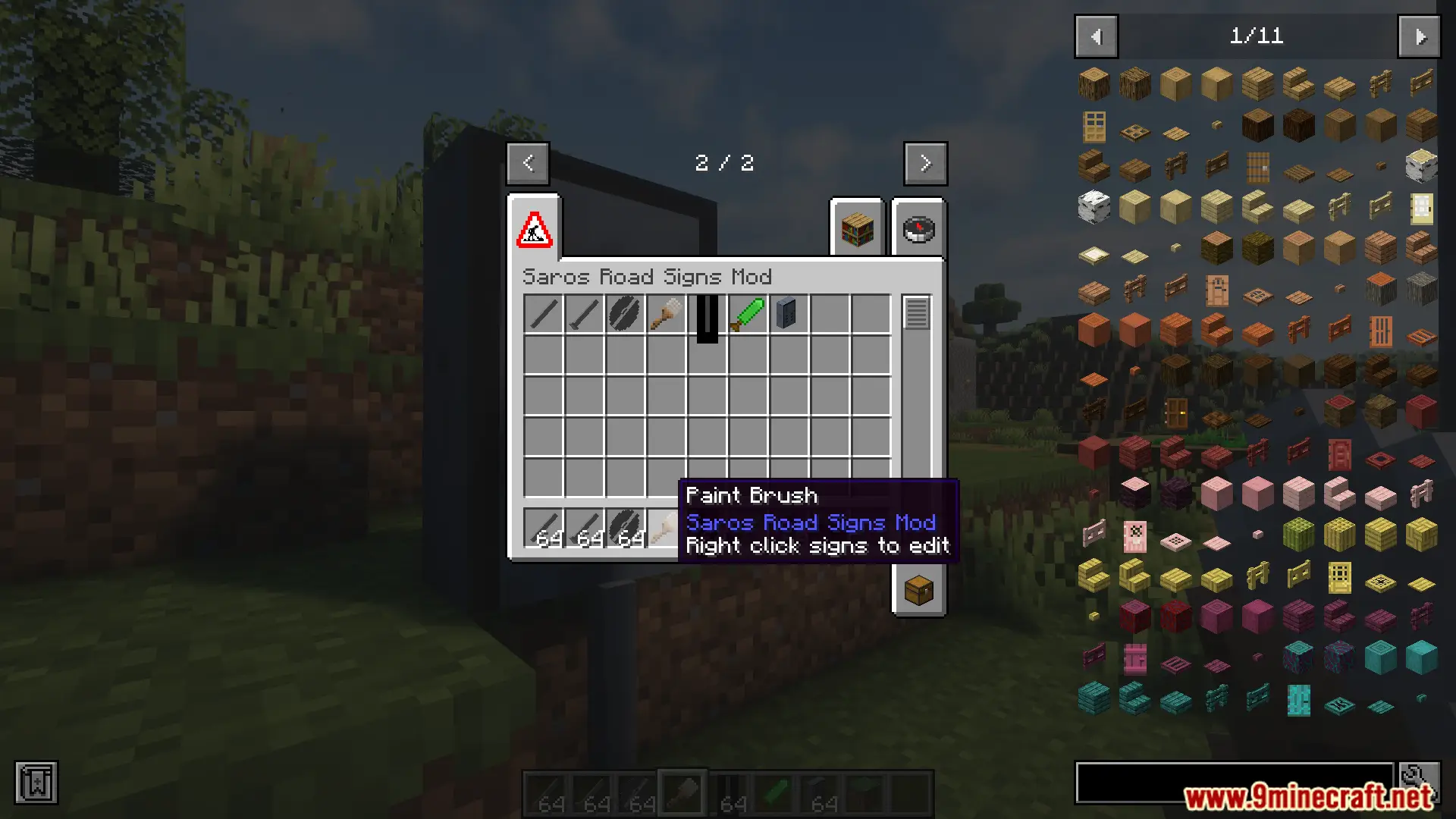Click the bookmark button in bottom-left corner

tap(36, 783)
